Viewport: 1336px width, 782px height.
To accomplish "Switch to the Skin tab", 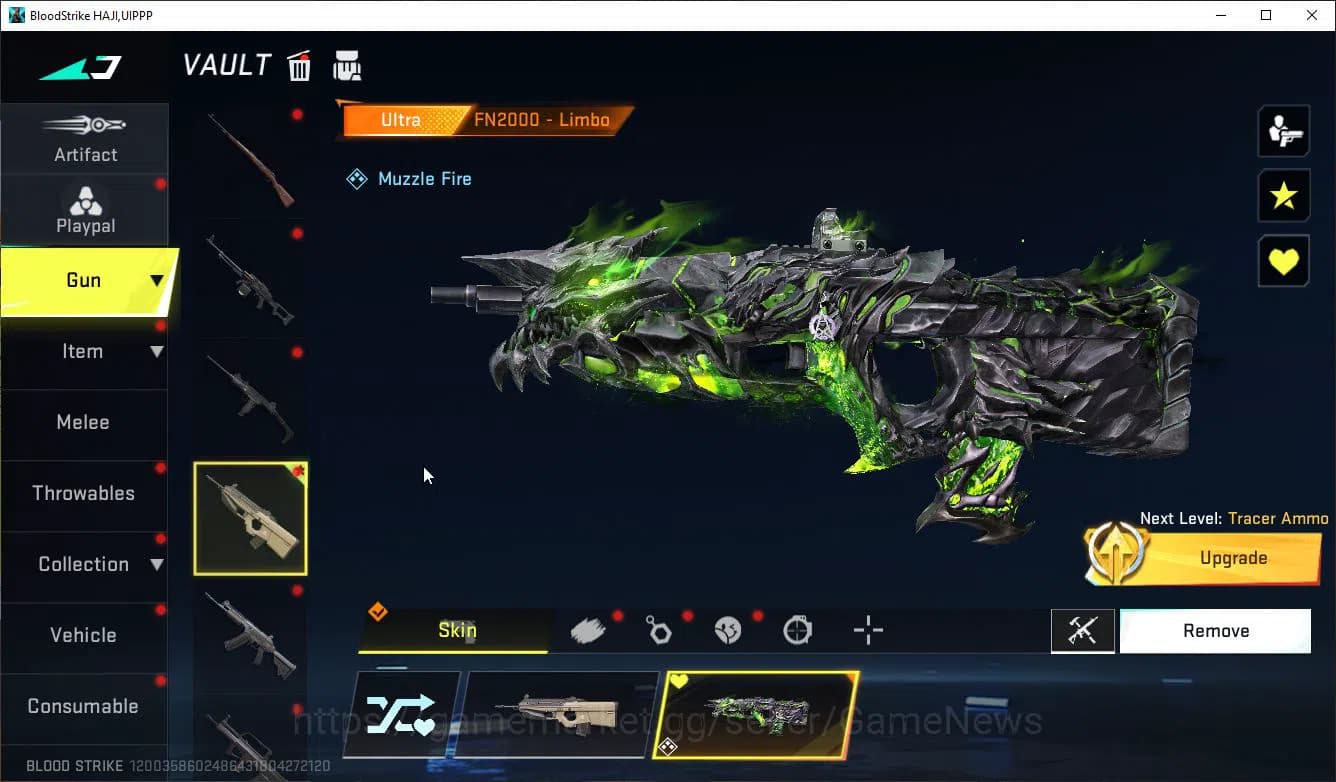I will tap(457, 630).
